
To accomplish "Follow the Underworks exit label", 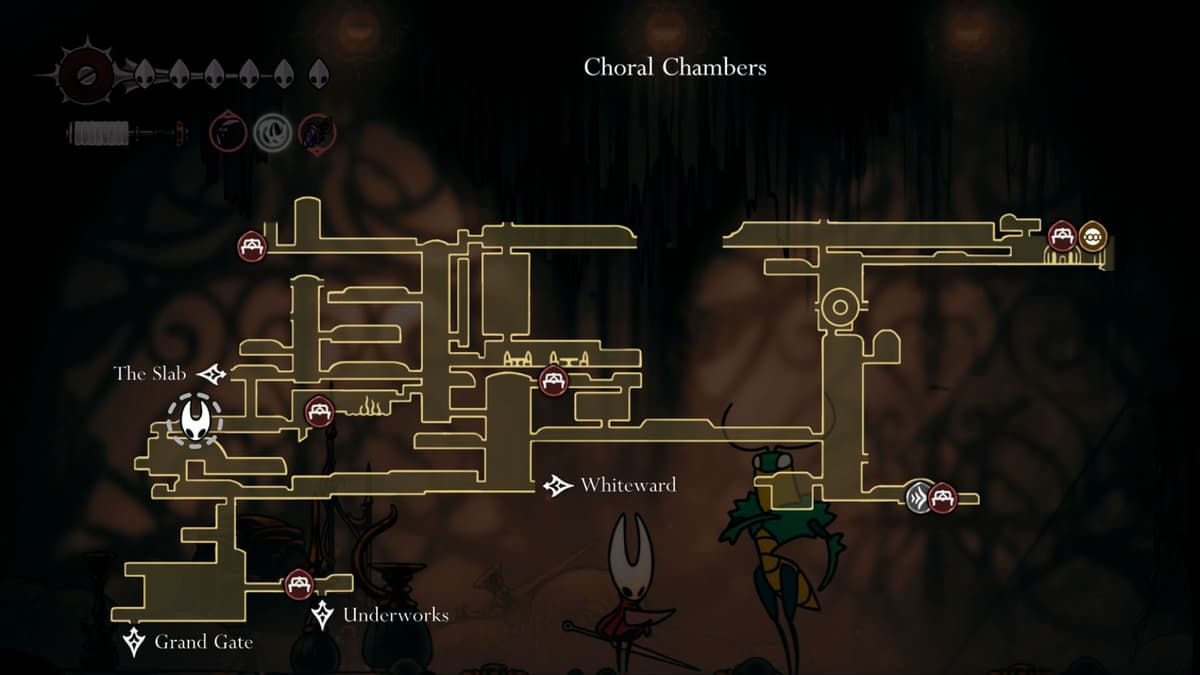I will [395, 615].
